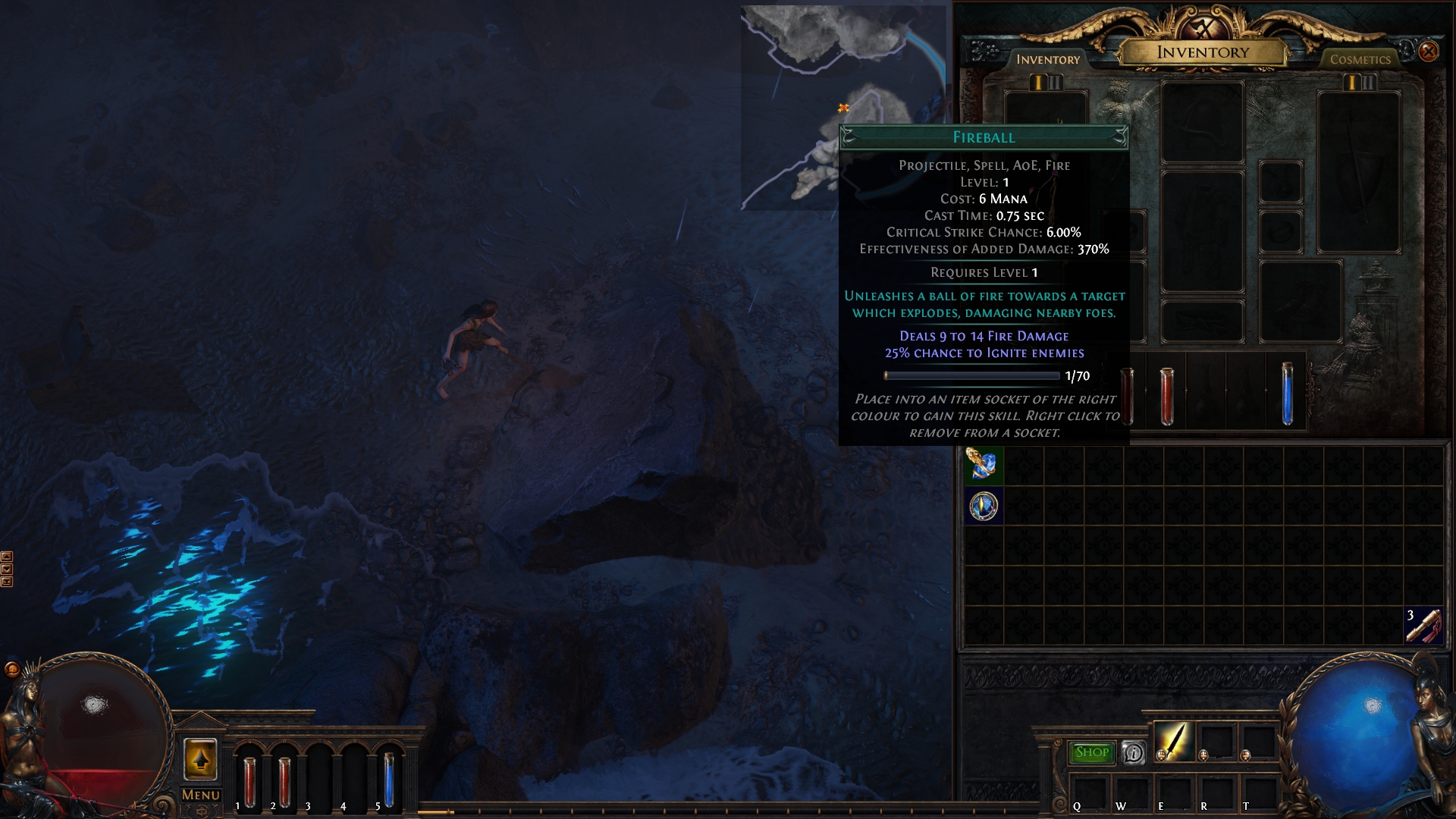Select the scroll stack showing 3

(x=1423, y=626)
